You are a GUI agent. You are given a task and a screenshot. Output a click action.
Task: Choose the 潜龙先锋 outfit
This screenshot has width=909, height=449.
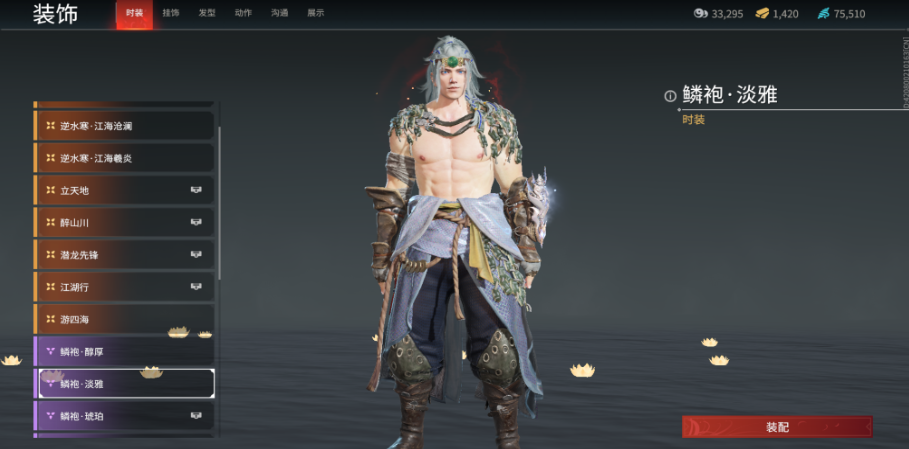pos(124,255)
